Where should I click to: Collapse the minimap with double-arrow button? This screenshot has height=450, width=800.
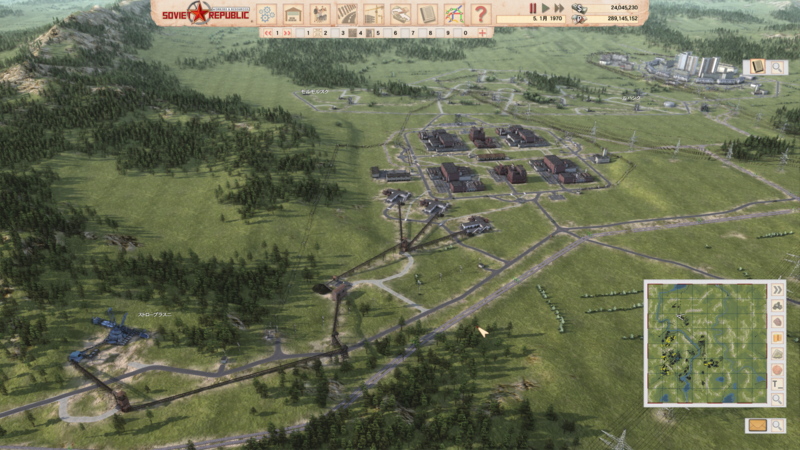pos(778,290)
